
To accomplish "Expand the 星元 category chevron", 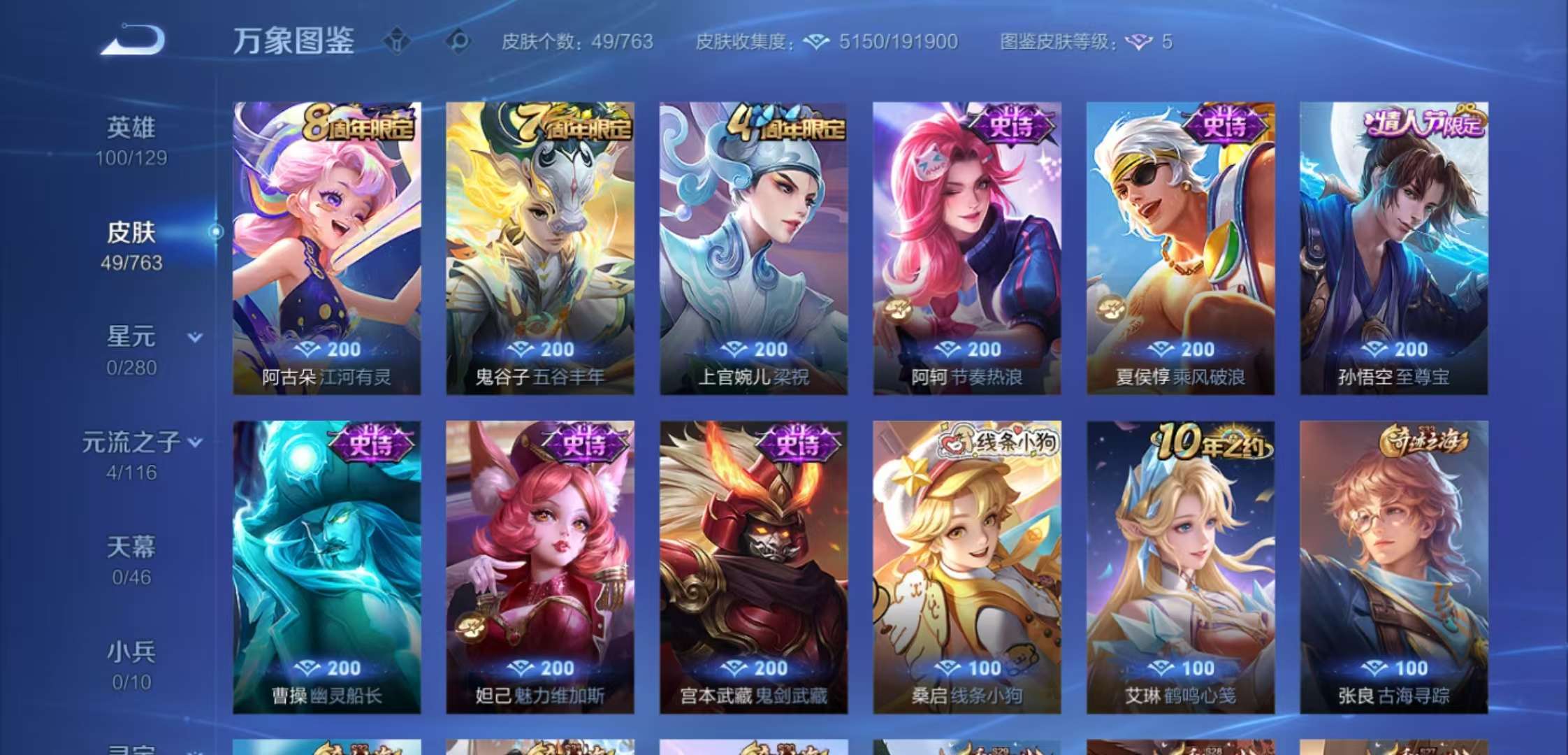I will [196, 338].
